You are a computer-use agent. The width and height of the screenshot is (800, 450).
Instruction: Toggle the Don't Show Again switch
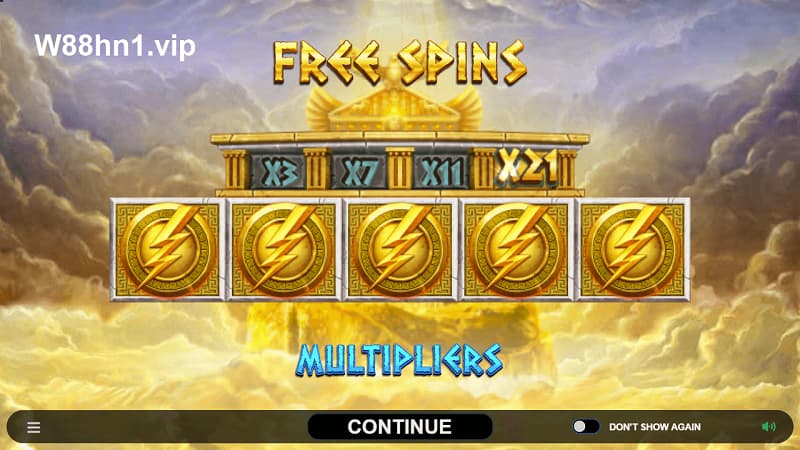586,427
